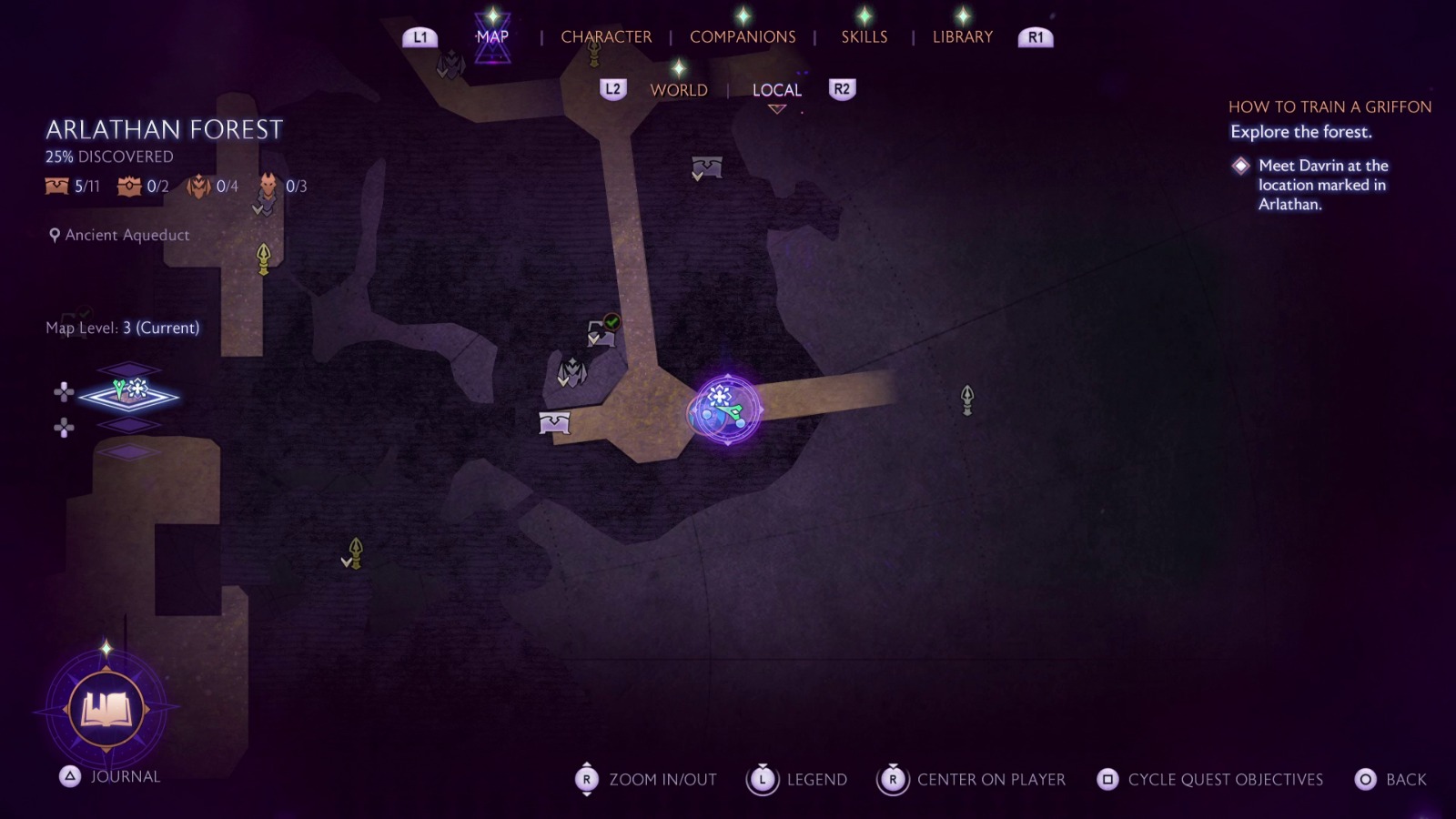The width and height of the screenshot is (1456, 819).
Task: Open the Companions tab
Action: click(743, 37)
